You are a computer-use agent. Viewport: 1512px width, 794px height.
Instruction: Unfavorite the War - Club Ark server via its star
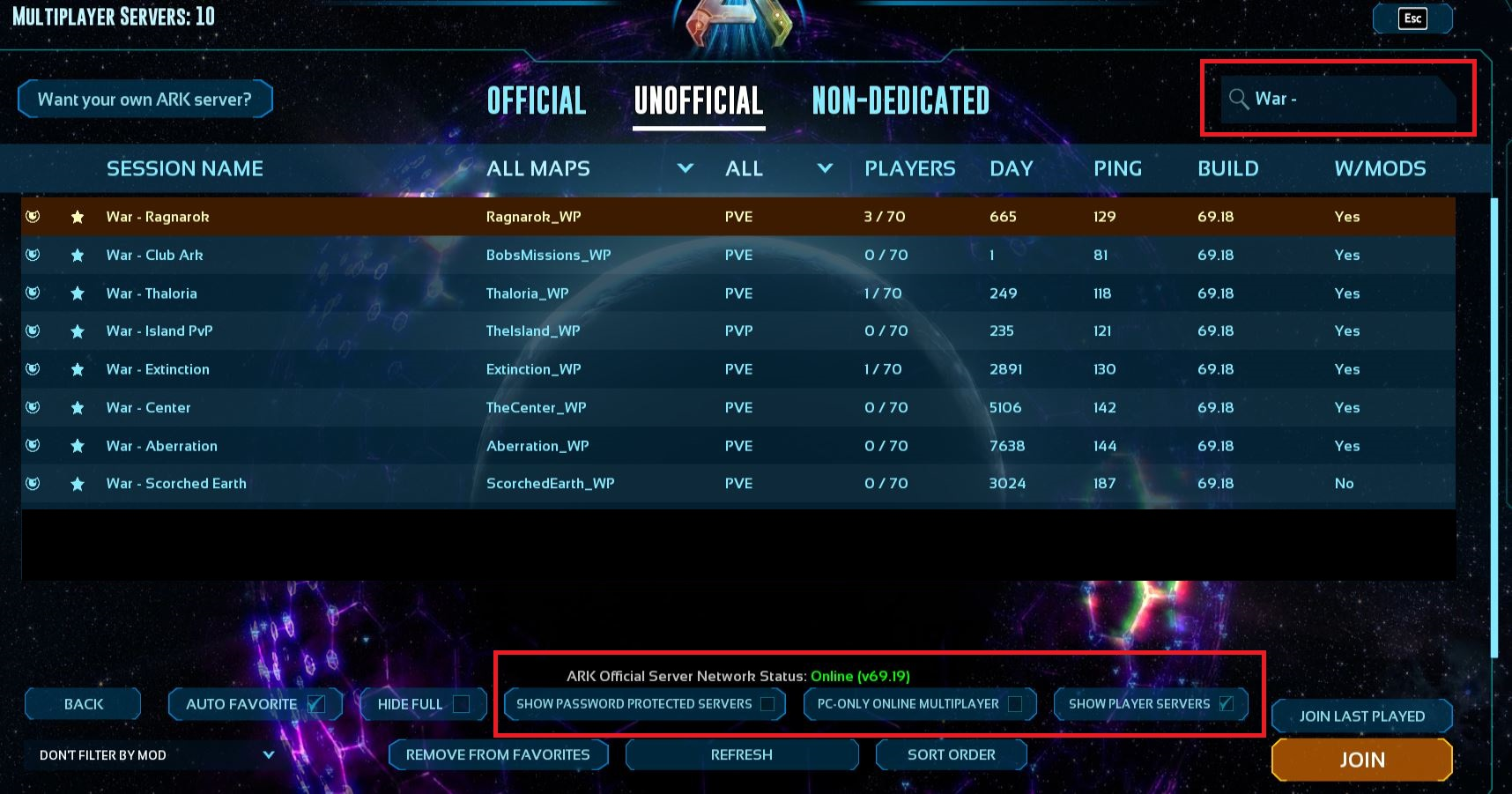pyautogui.click(x=78, y=255)
